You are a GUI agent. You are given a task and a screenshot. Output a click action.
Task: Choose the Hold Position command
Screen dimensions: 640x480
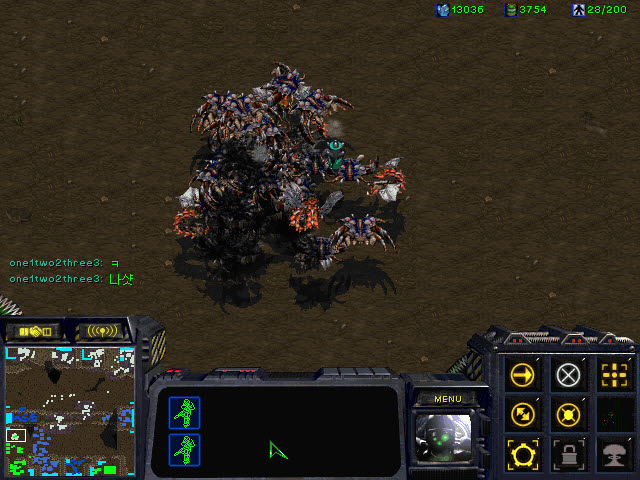tap(568, 413)
